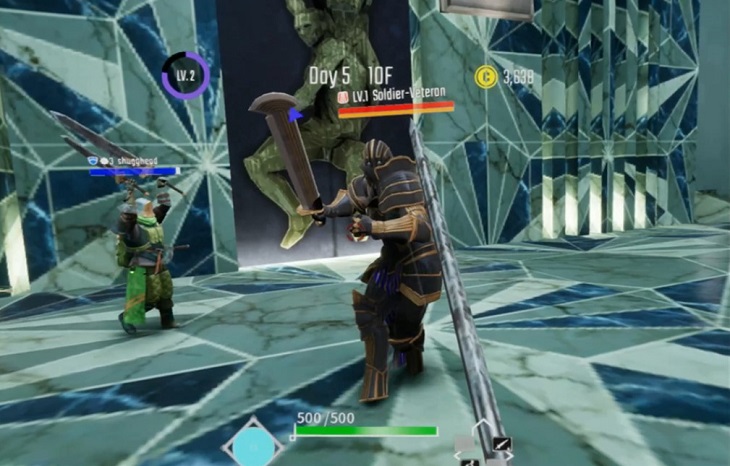Select the sword weapon slot icon
Viewport: 730px width, 466px height.
[502, 444]
